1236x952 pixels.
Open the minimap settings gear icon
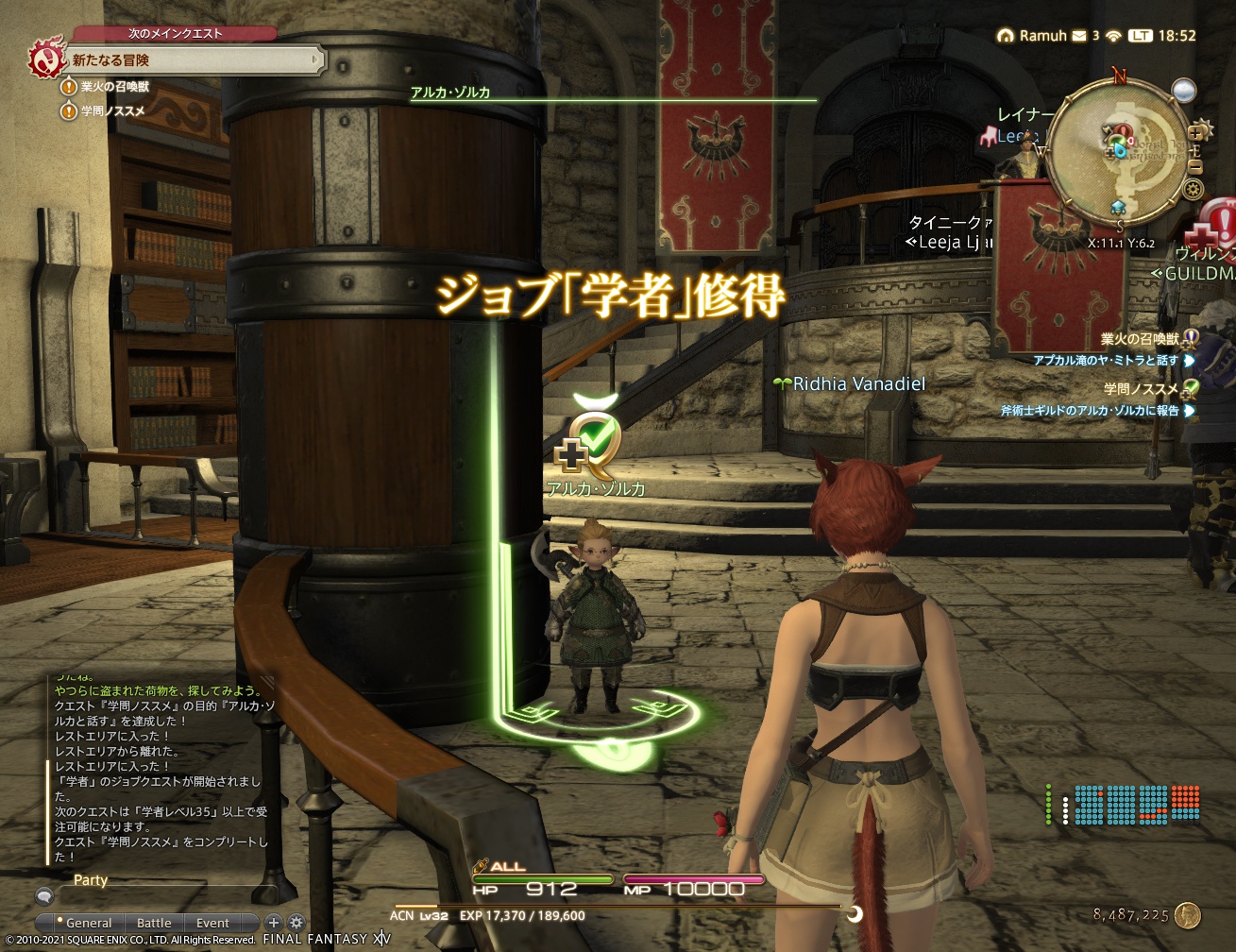[1194, 188]
